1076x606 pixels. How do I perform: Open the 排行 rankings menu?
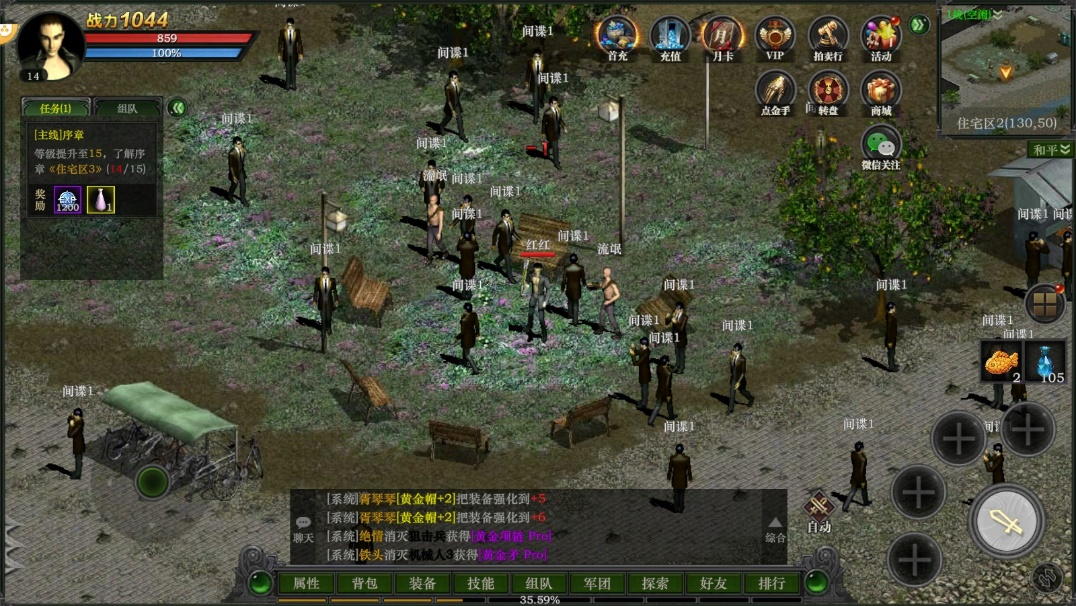click(x=771, y=583)
